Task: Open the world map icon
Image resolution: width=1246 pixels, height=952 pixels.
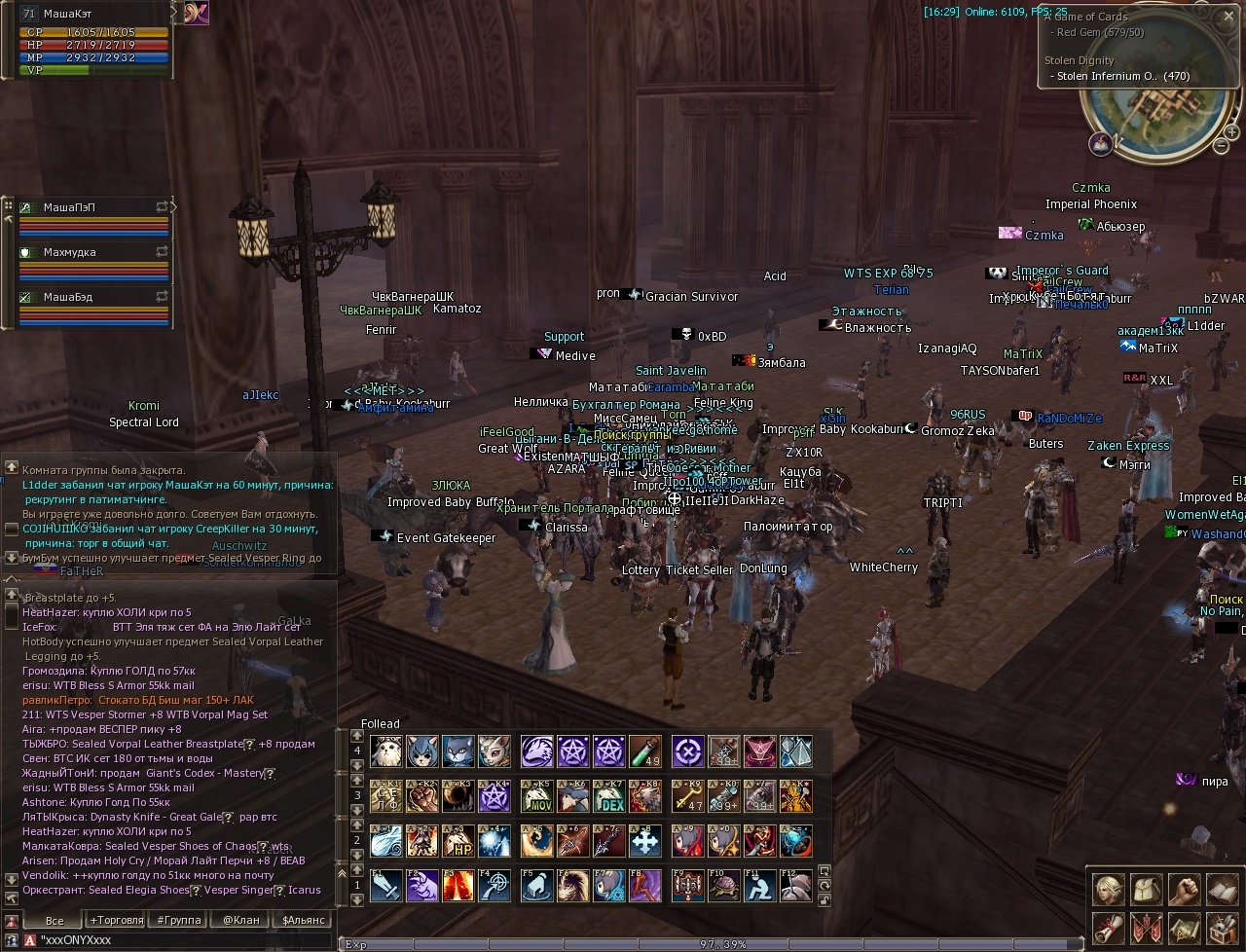Action: [1183, 927]
